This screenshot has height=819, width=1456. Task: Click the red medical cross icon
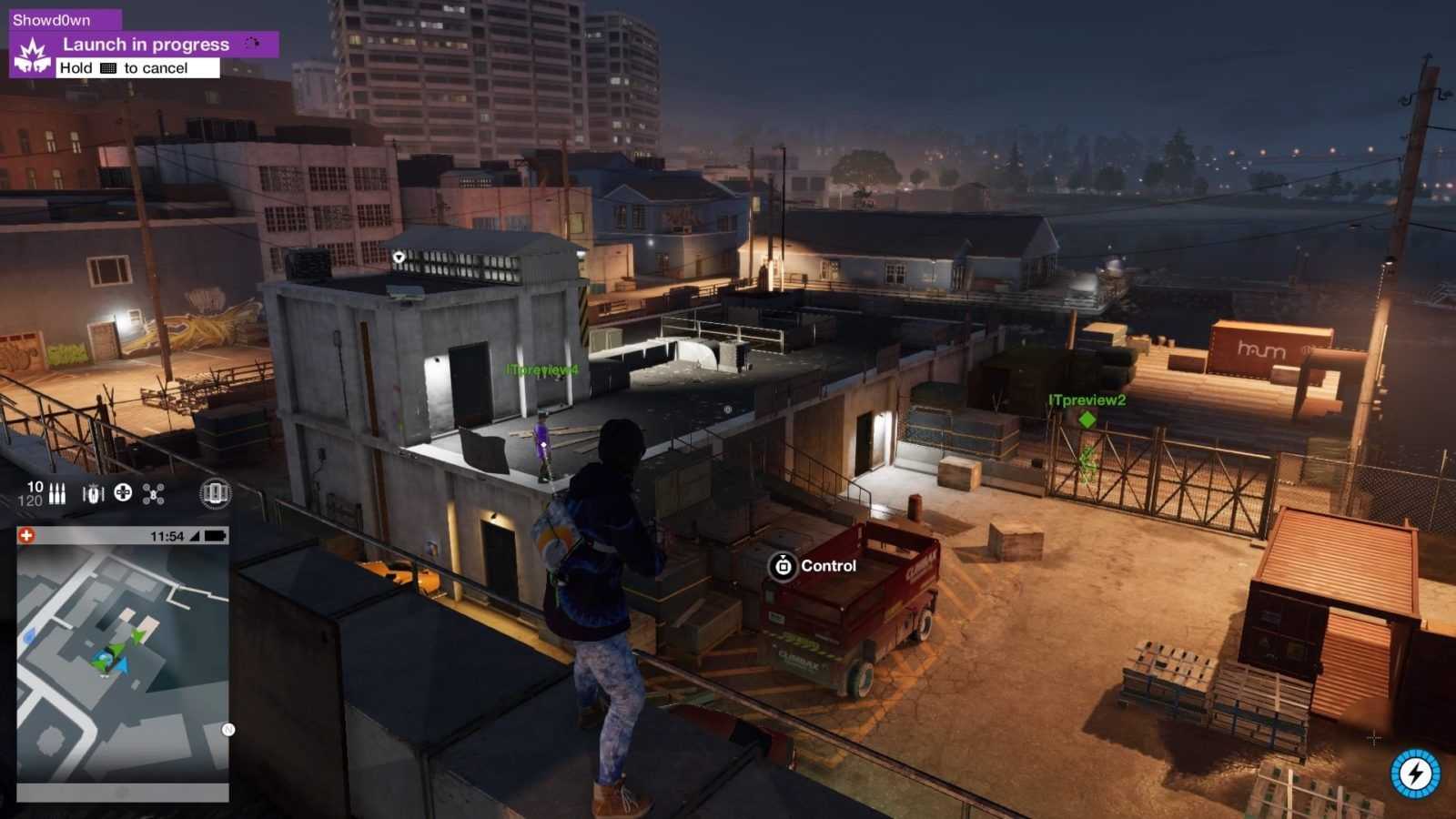(x=26, y=535)
